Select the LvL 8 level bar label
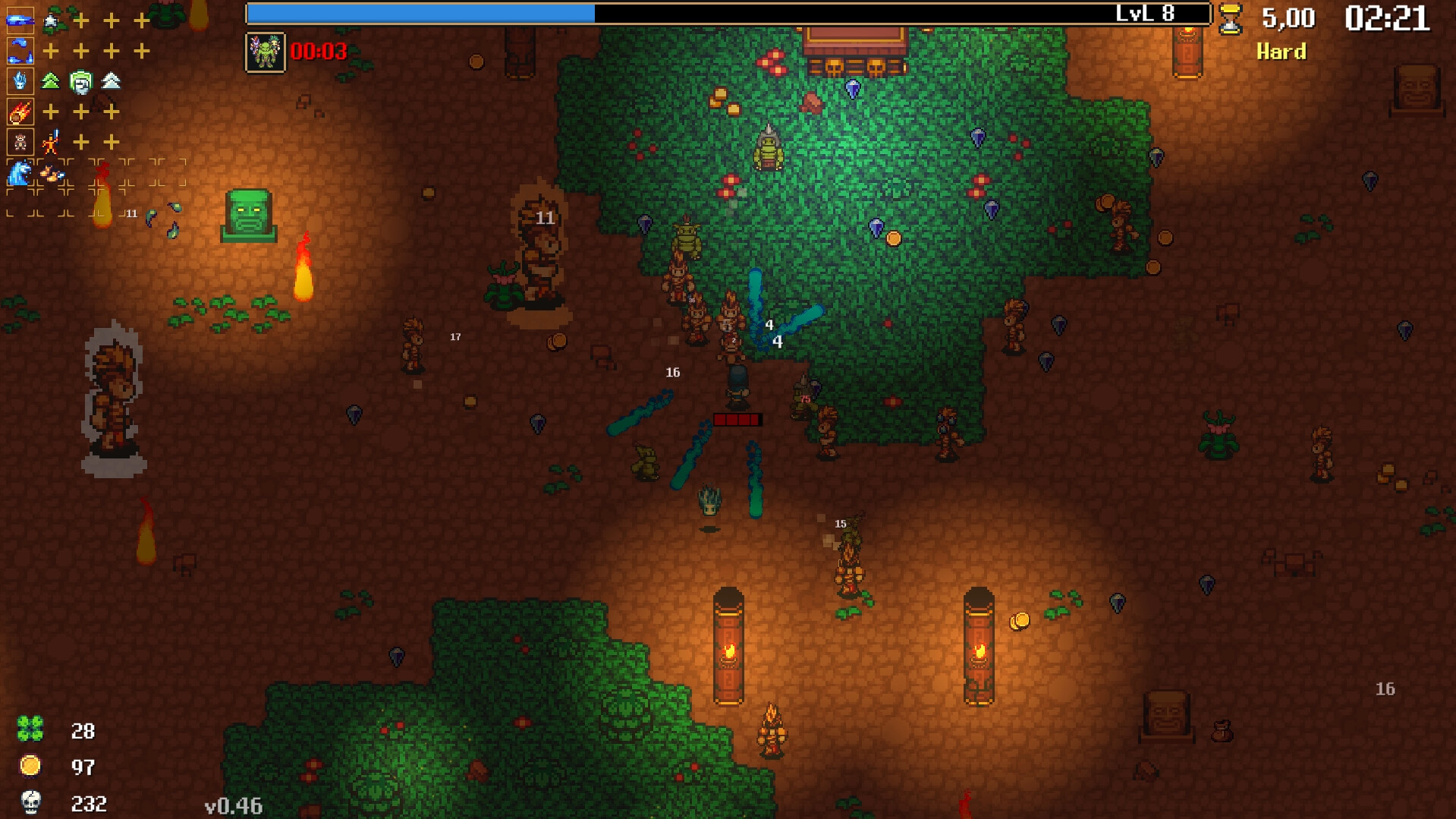The image size is (1456, 819). pyautogui.click(x=1145, y=11)
